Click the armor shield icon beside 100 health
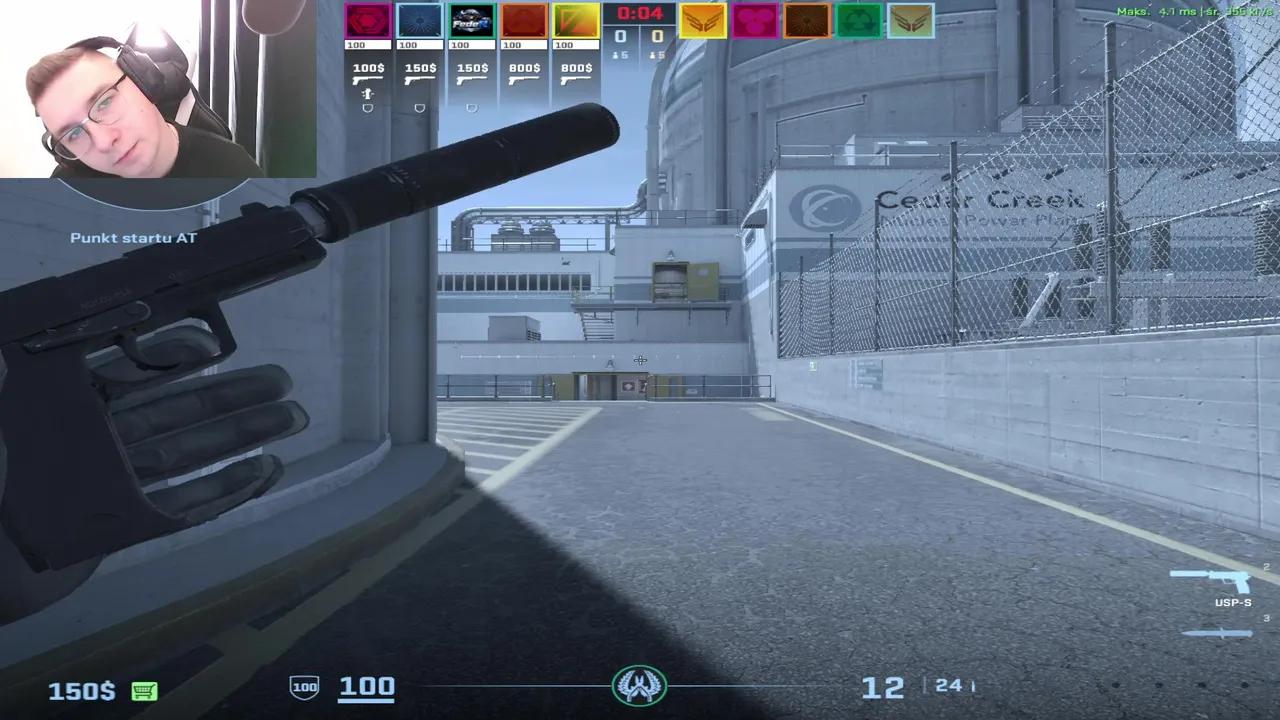The height and width of the screenshot is (720, 1280). coord(303,686)
